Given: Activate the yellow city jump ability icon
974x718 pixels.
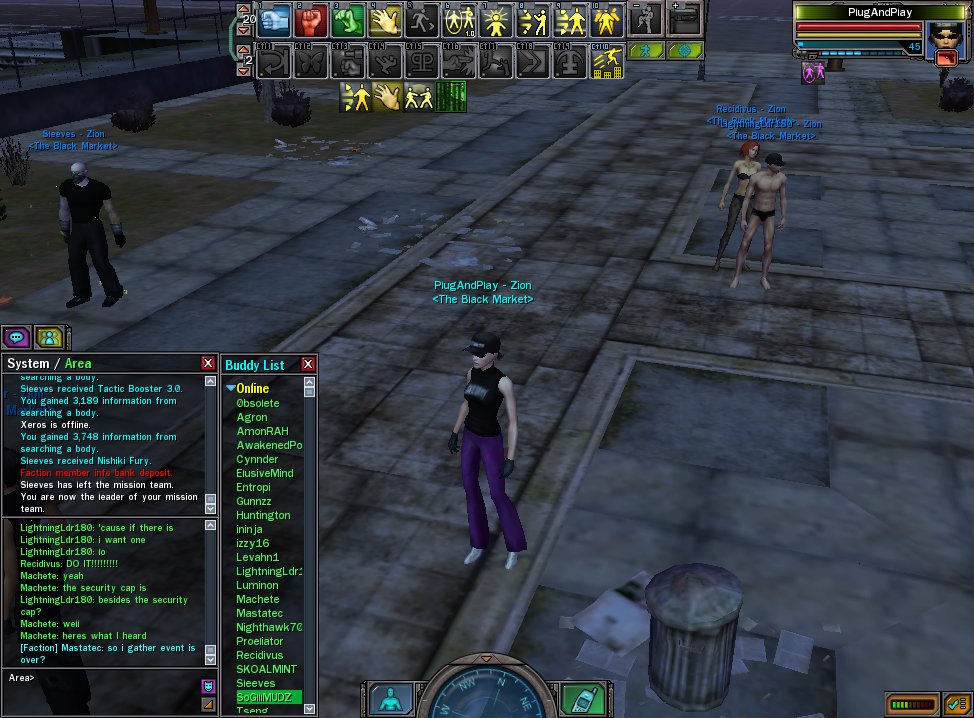Looking at the screenshot, I should (606, 63).
